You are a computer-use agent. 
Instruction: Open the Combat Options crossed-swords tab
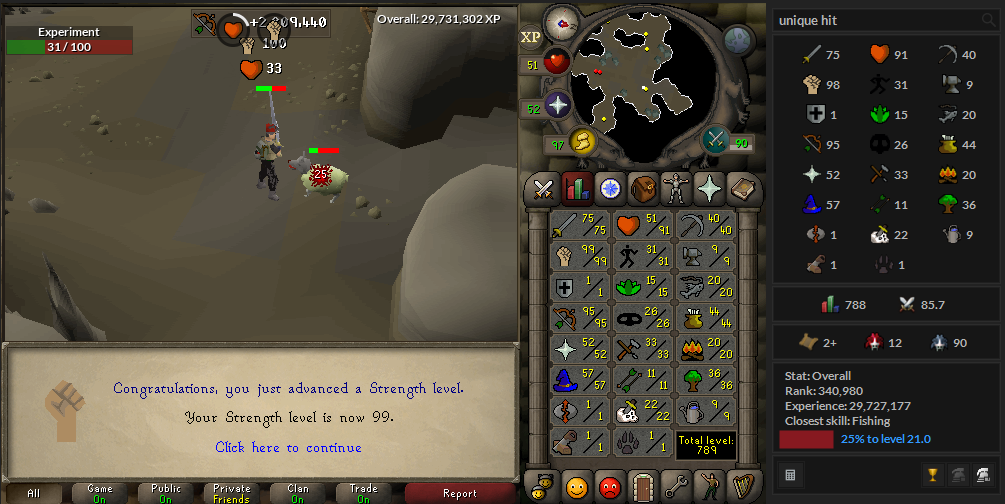(x=543, y=188)
